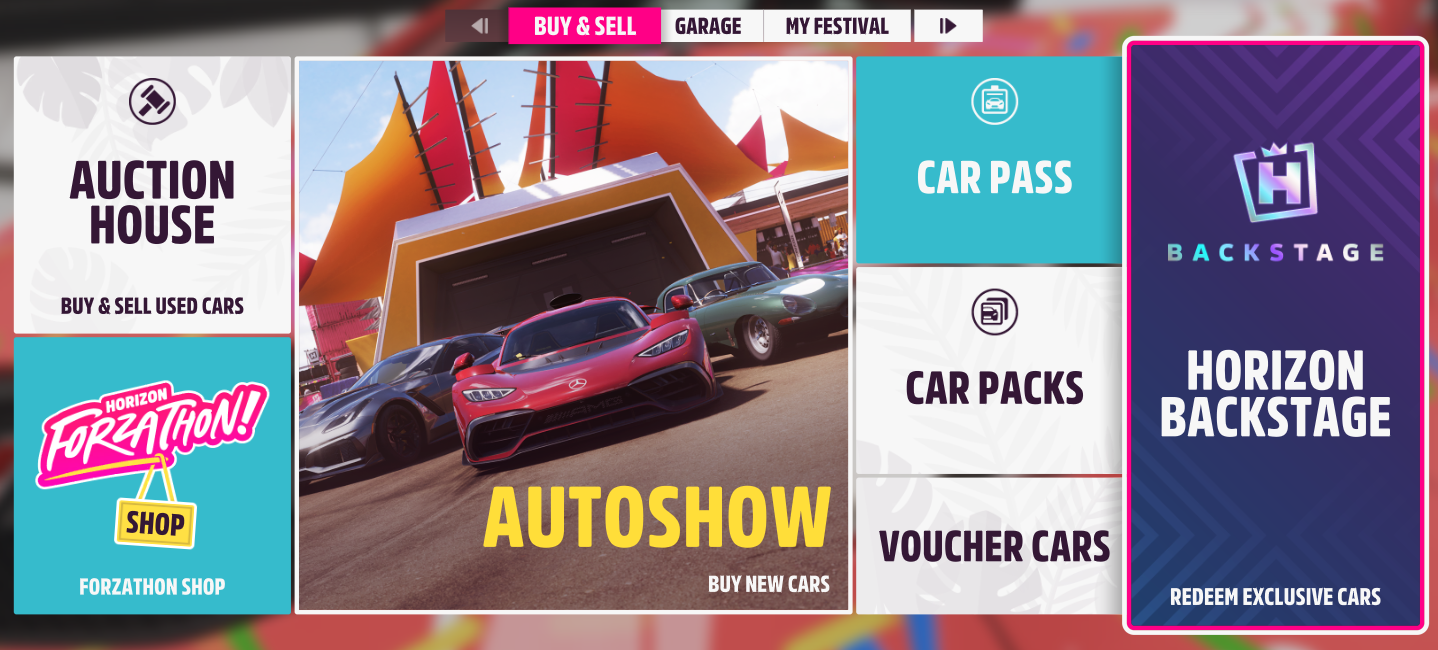Viewport: 1438px width, 650px height.
Task: Open the Autoshow to buy new cars
Action: (x=573, y=335)
